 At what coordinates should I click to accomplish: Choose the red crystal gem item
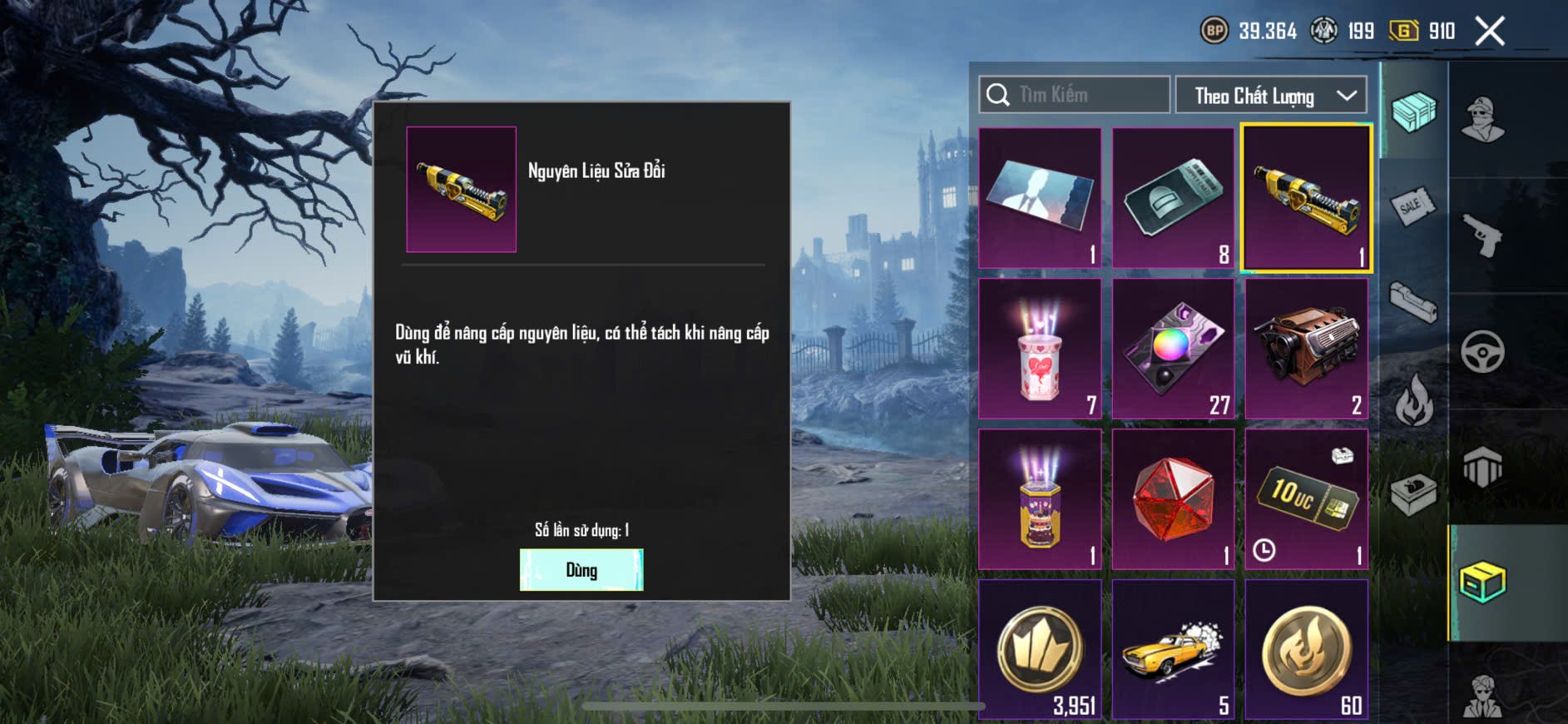click(x=1173, y=499)
